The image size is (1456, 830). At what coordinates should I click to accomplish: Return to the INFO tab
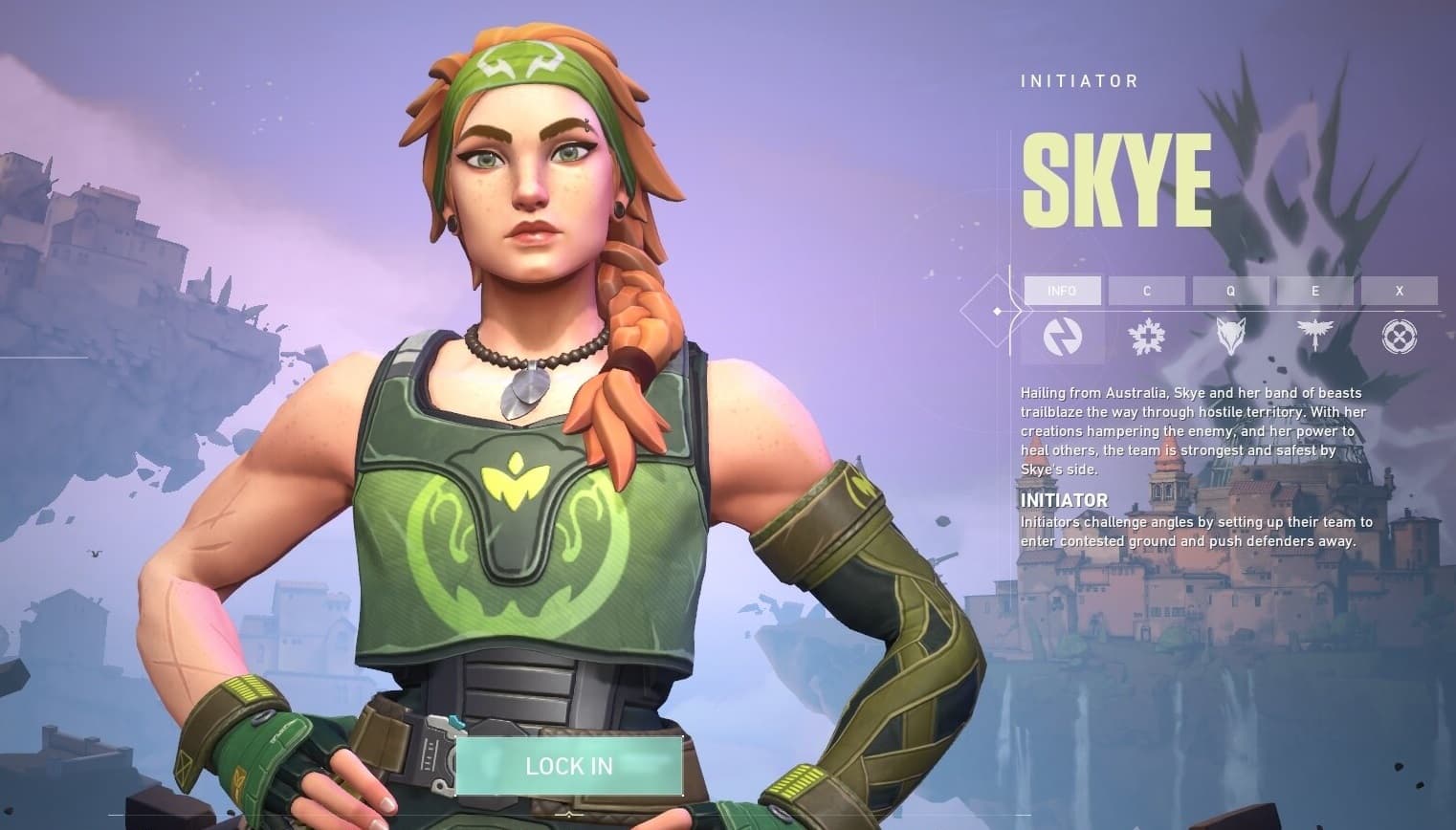point(1062,291)
